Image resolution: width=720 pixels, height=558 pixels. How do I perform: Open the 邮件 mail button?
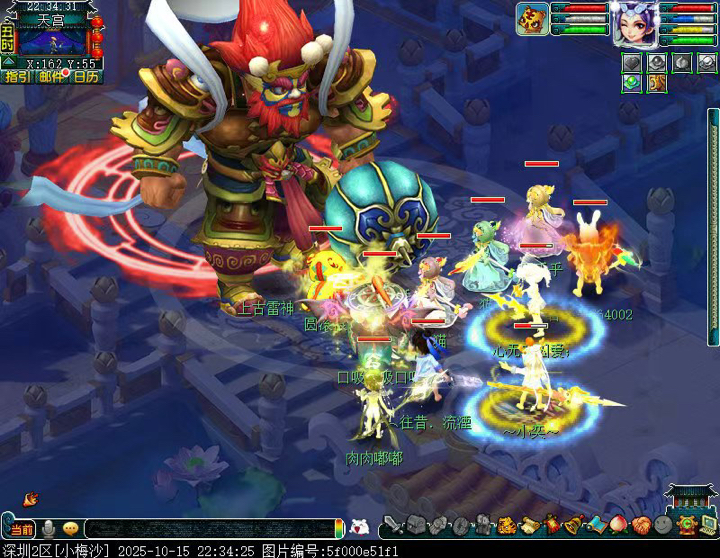(x=50, y=76)
